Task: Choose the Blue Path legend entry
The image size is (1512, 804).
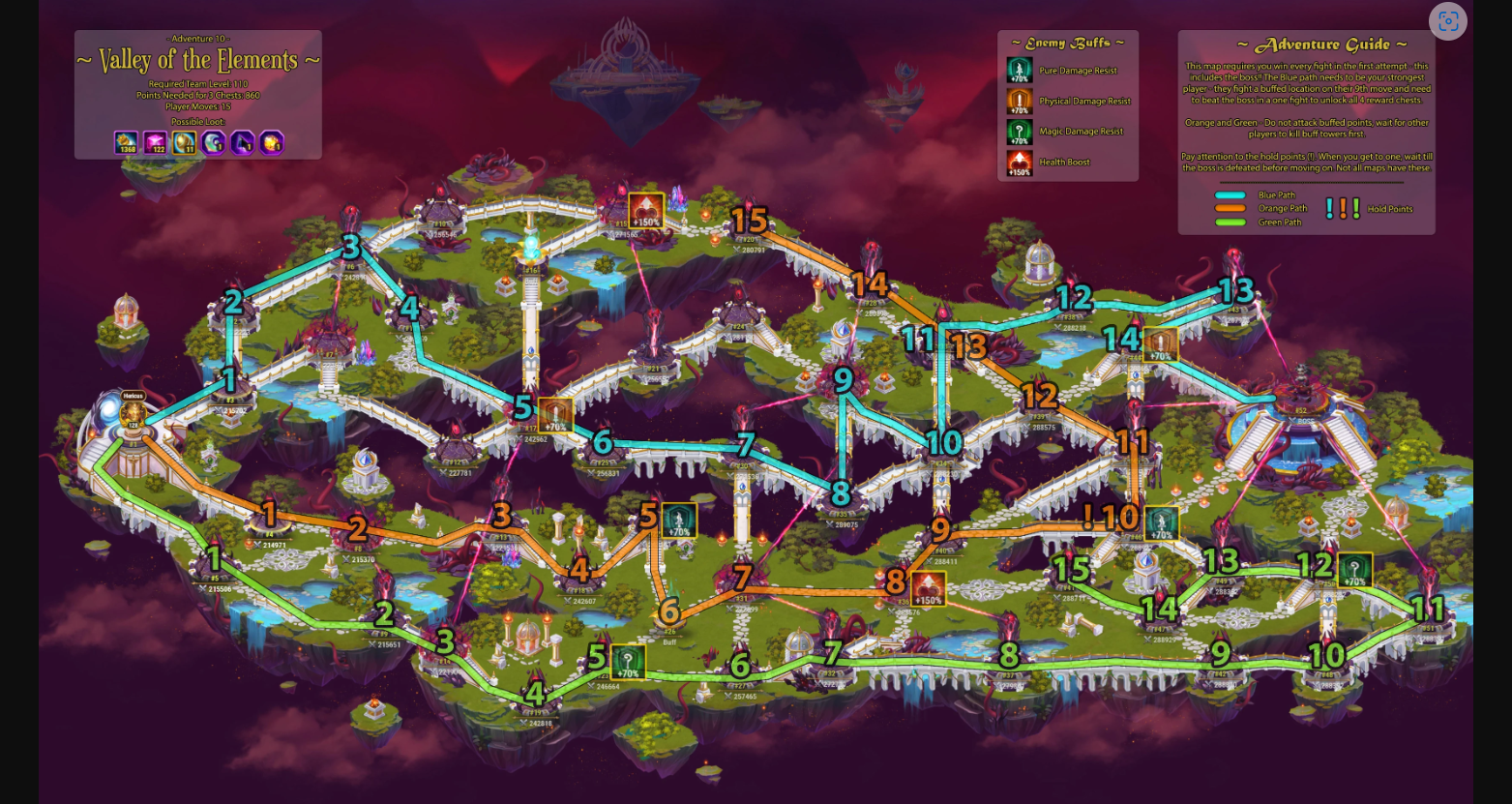Action: [1256, 195]
